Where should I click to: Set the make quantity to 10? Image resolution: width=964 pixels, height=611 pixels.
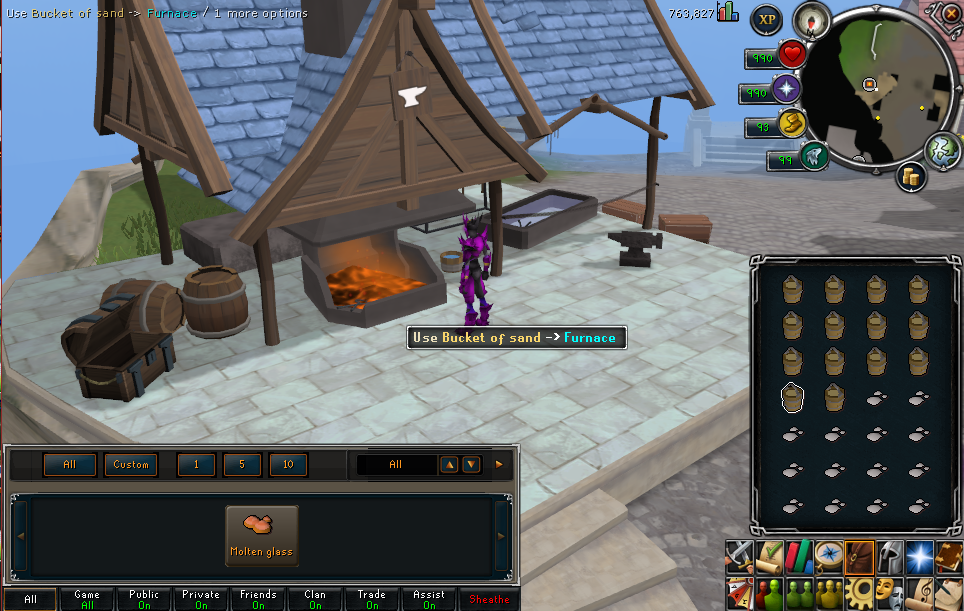pos(288,465)
